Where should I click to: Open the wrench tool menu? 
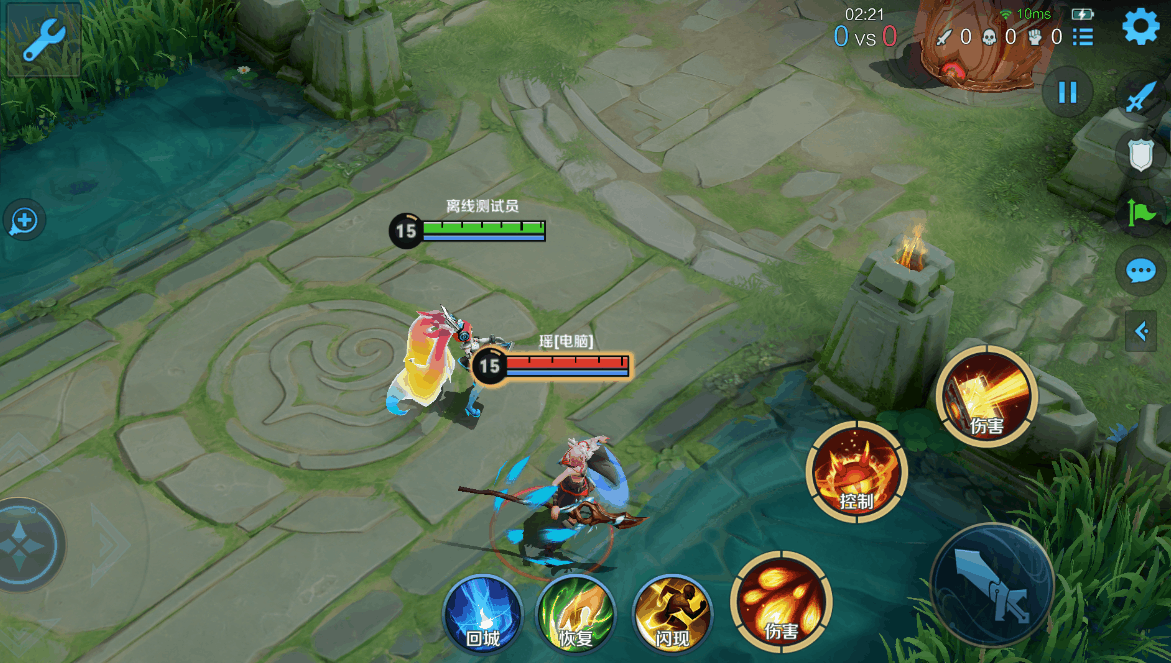tap(43, 39)
